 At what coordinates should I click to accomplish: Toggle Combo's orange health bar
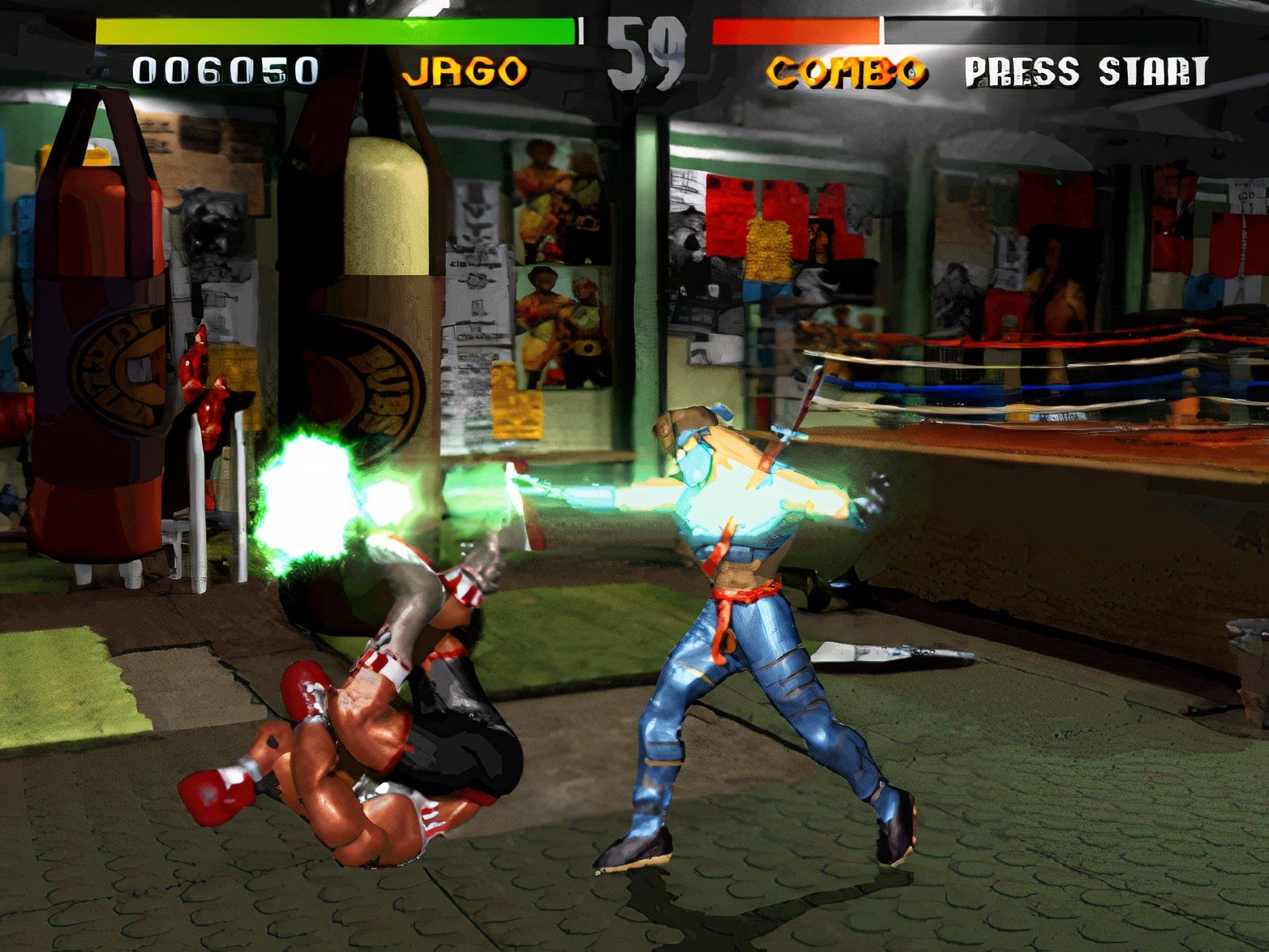coord(795,32)
